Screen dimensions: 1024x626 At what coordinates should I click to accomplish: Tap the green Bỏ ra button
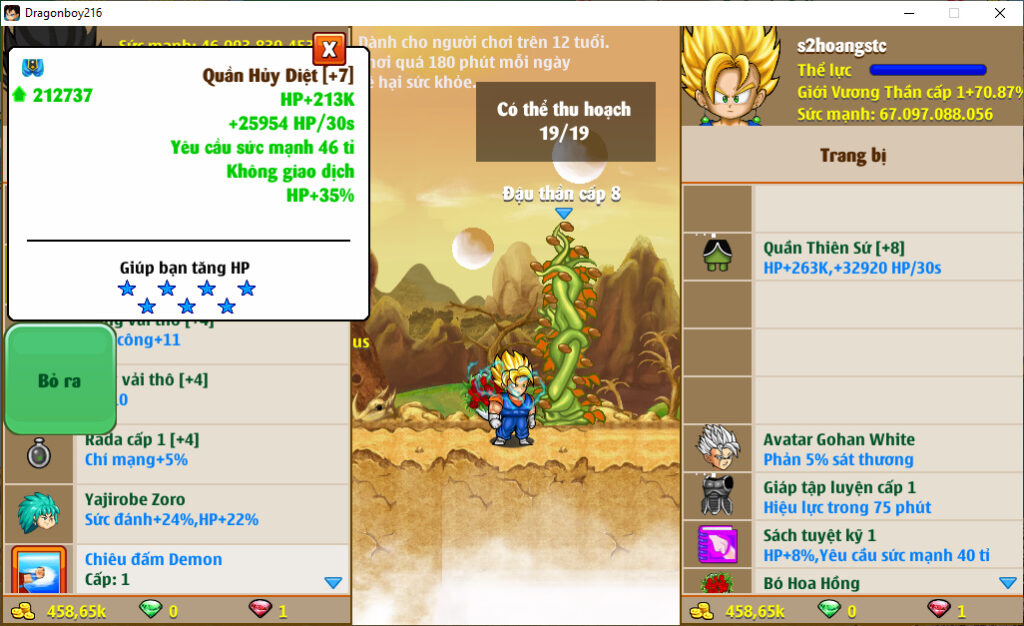coord(60,380)
